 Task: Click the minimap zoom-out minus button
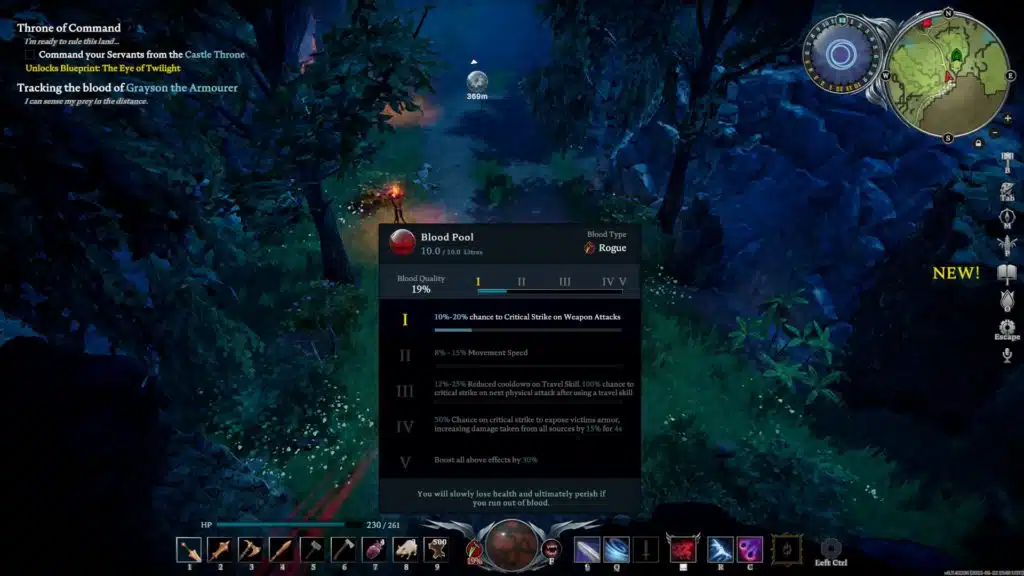[x=993, y=132]
